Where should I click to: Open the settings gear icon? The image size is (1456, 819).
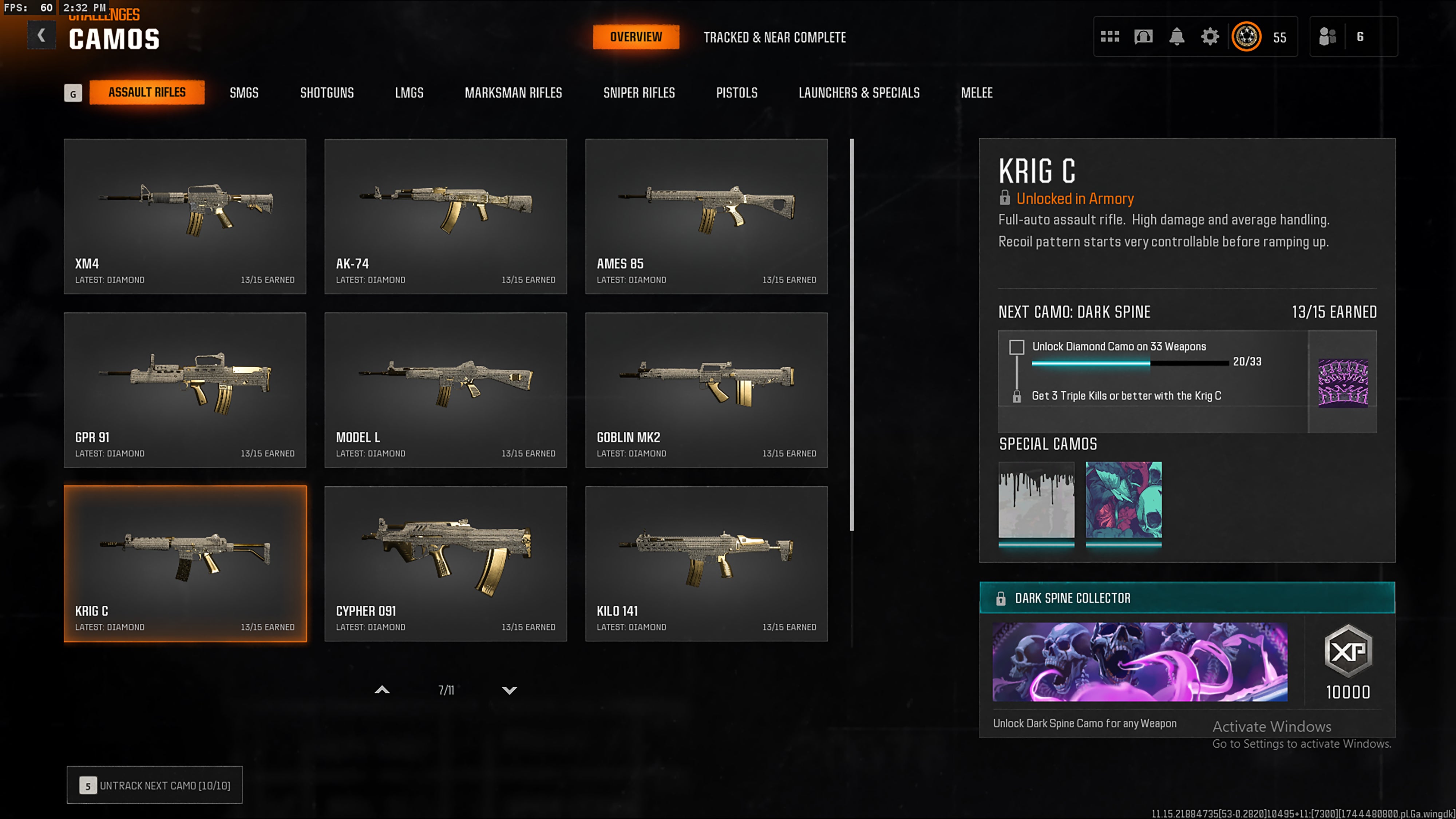[1210, 37]
